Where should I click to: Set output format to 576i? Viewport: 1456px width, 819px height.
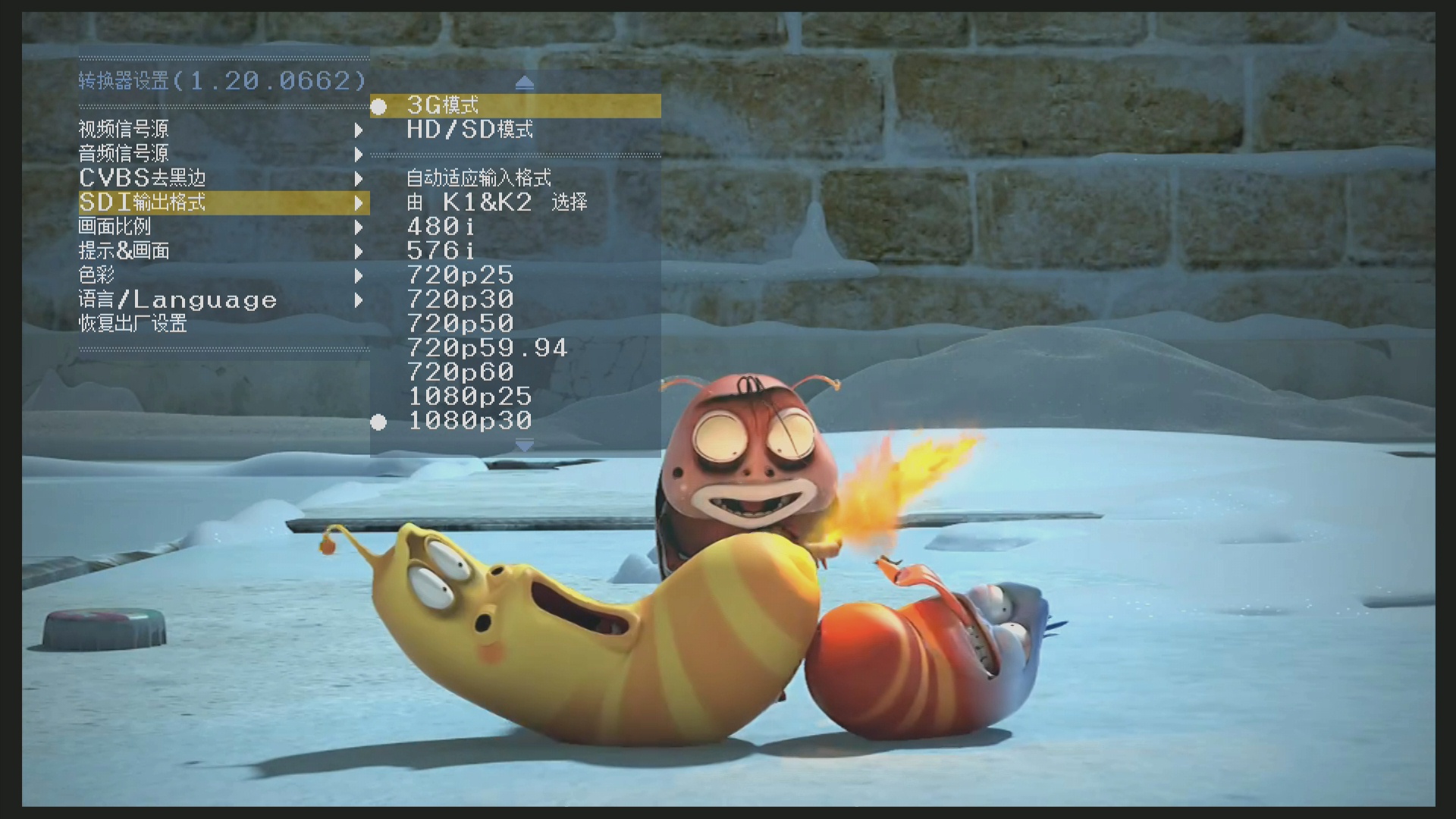tap(441, 251)
